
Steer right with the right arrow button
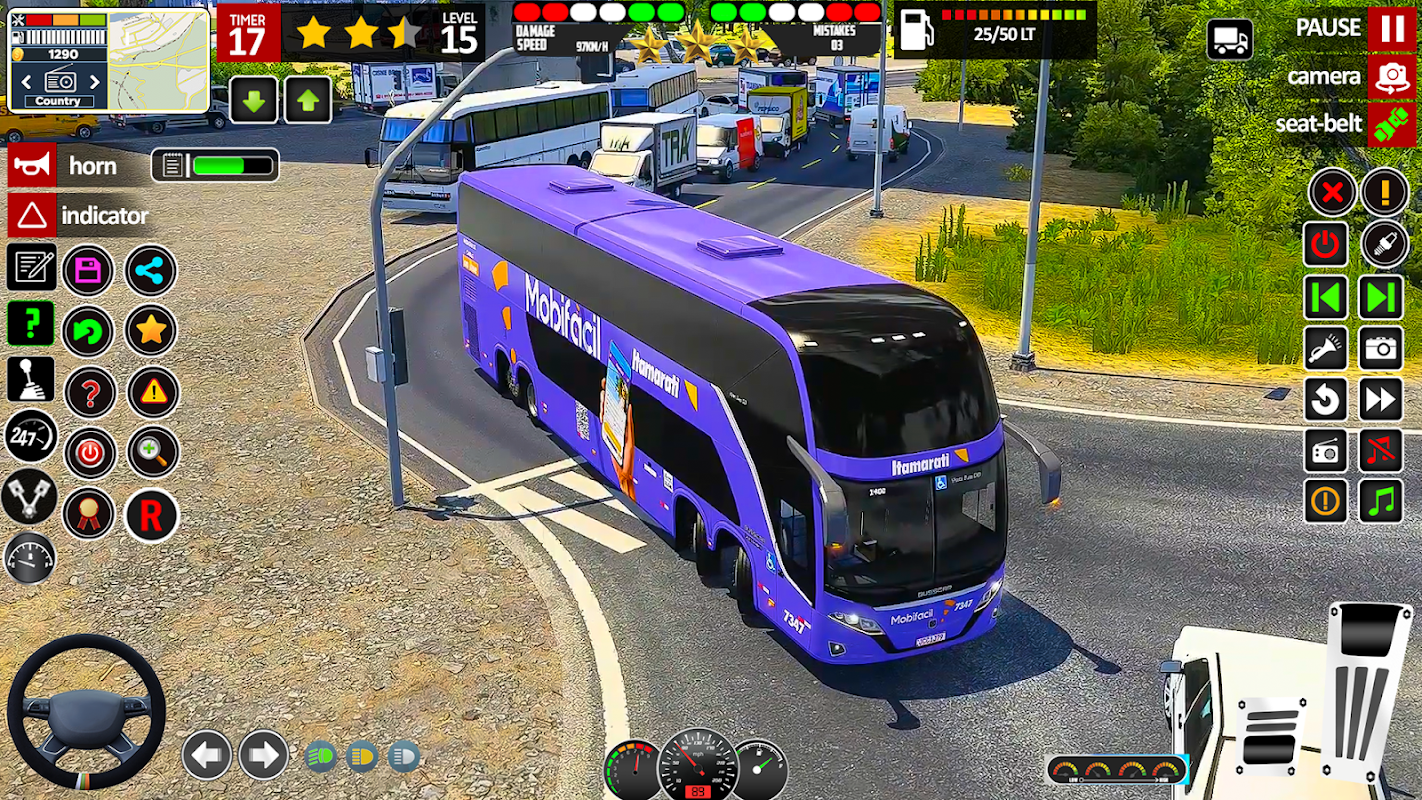[263, 754]
